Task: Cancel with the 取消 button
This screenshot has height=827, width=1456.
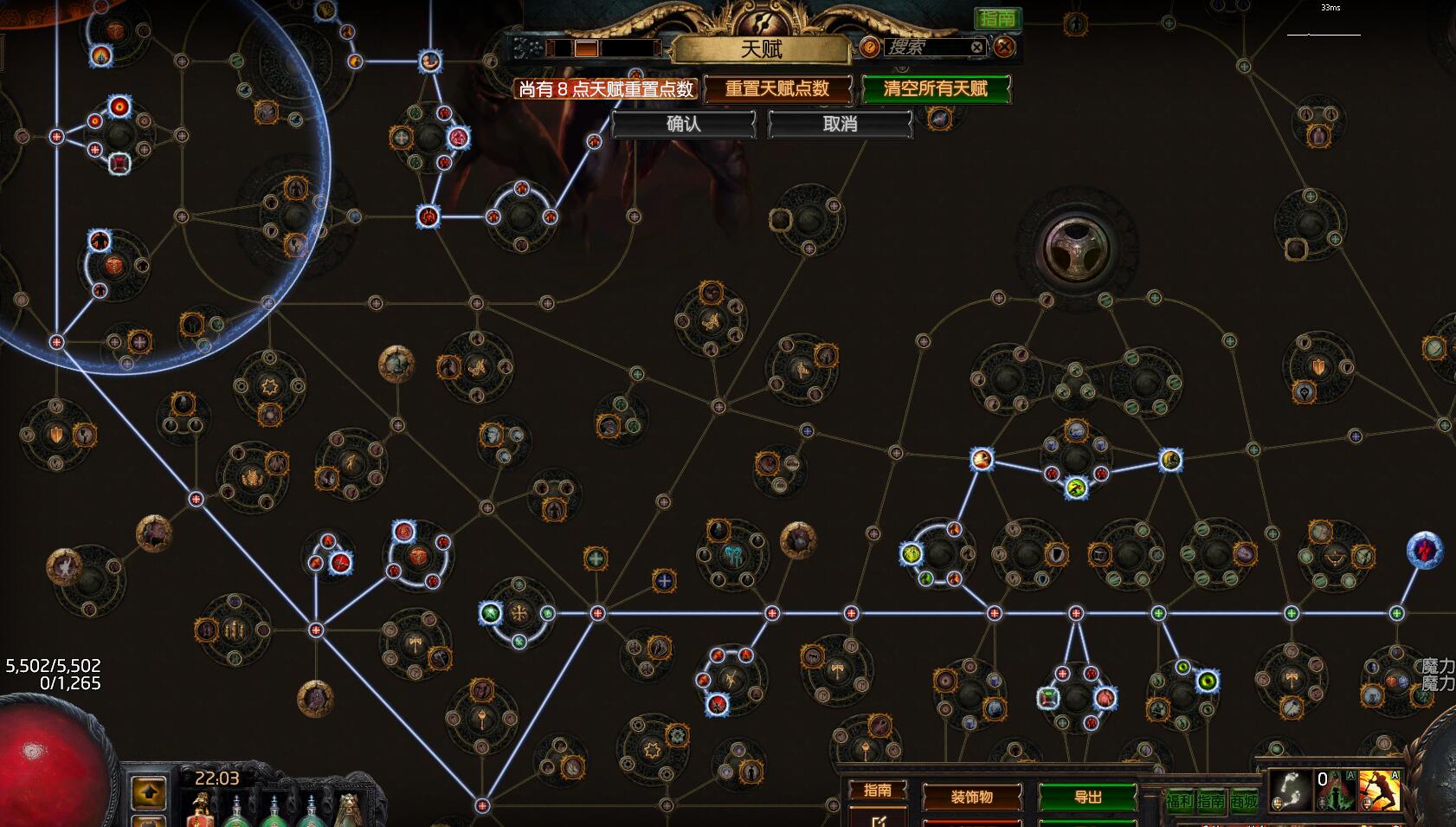Action: (840, 124)
